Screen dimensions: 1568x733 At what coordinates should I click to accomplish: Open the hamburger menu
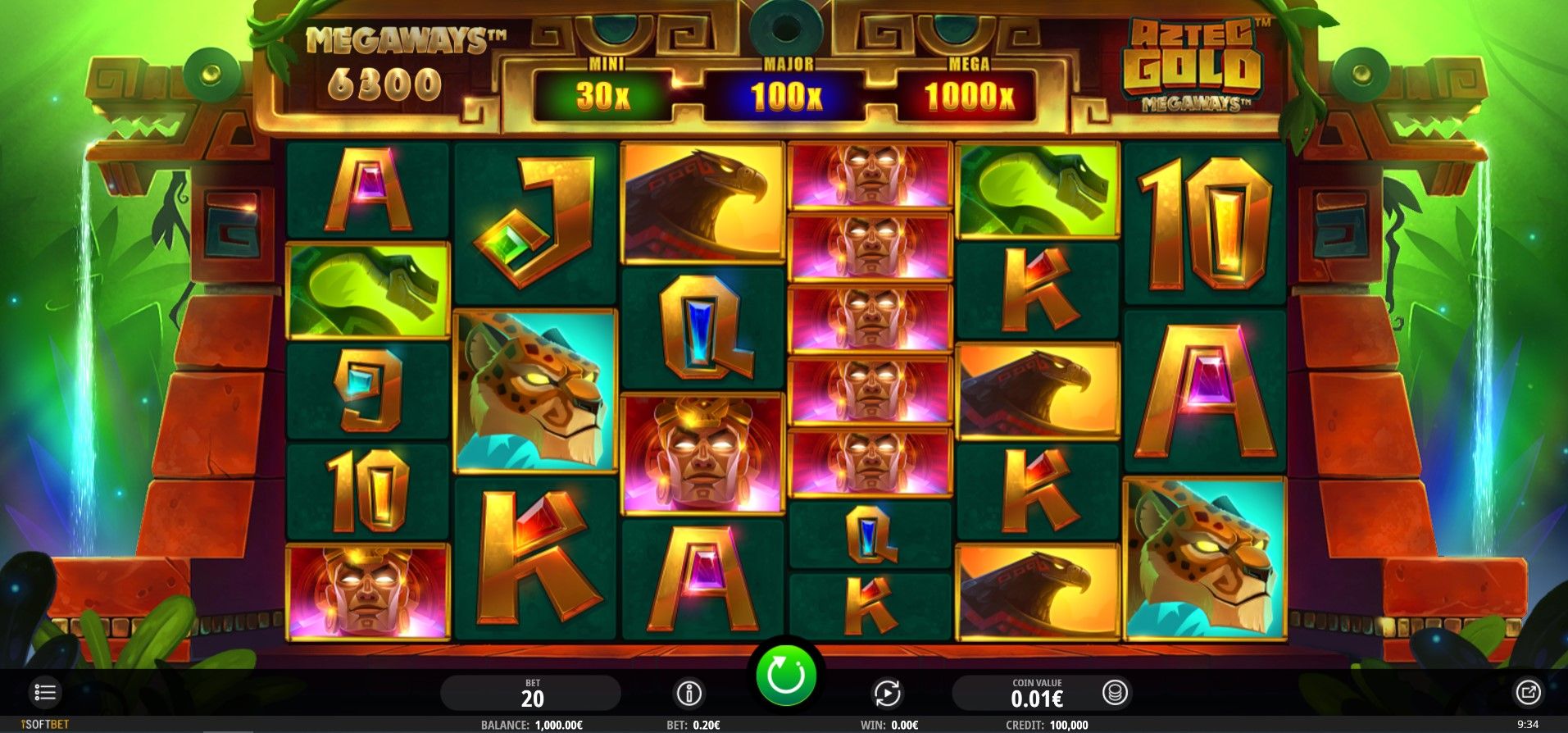click(x=45, y=693)
